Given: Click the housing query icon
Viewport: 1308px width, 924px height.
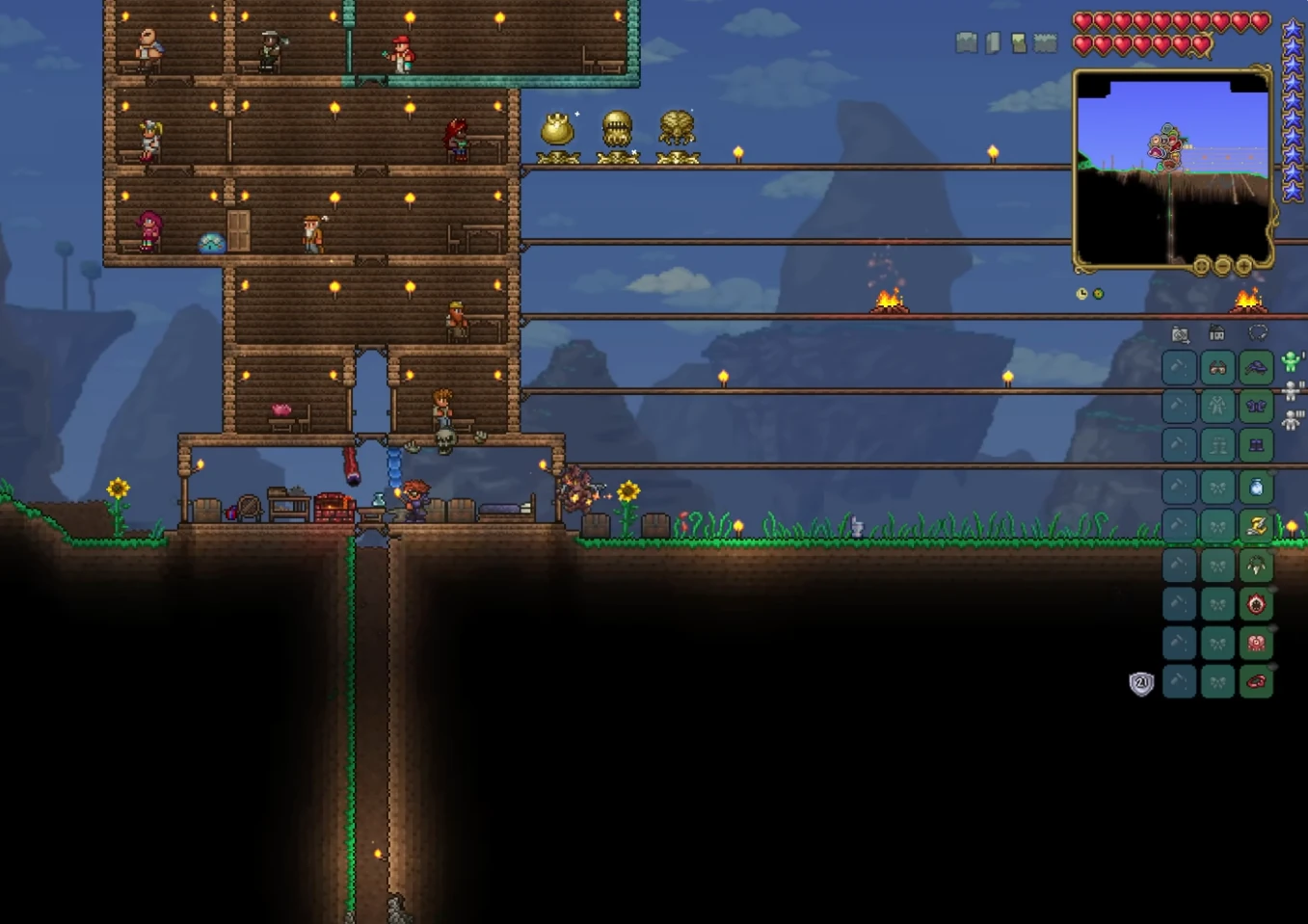Looking at the screenshot, I should (1216, 334).
